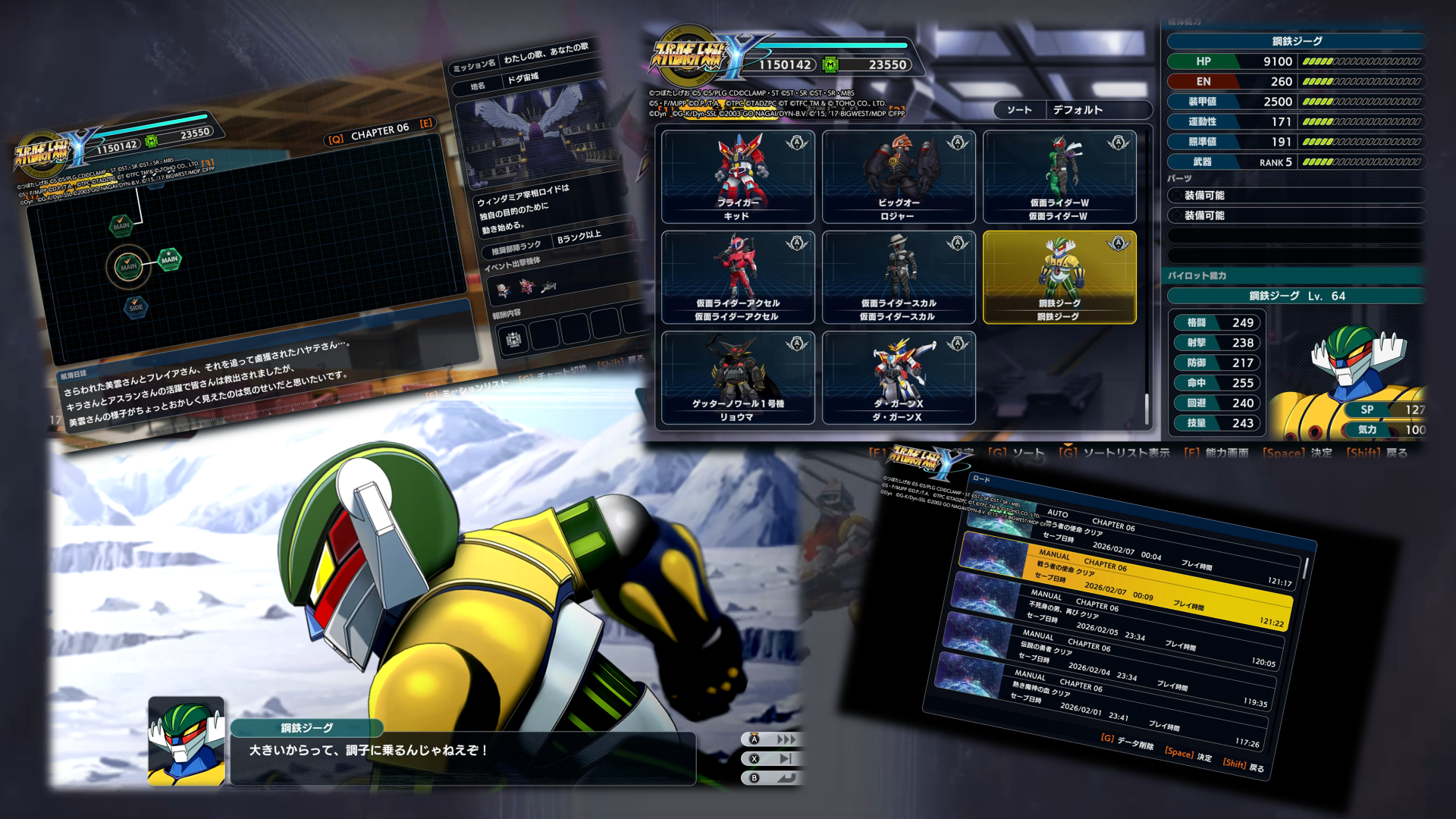Select the ゲッターノワール1号機 リョウマ tile

[x=737, y=378]
